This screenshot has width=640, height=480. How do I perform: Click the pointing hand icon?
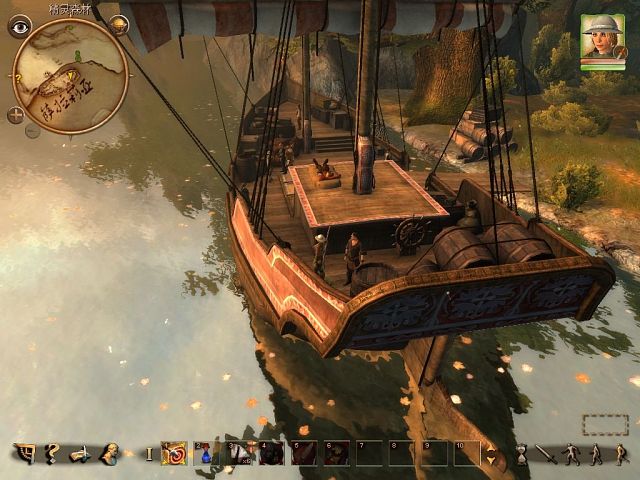80,454
